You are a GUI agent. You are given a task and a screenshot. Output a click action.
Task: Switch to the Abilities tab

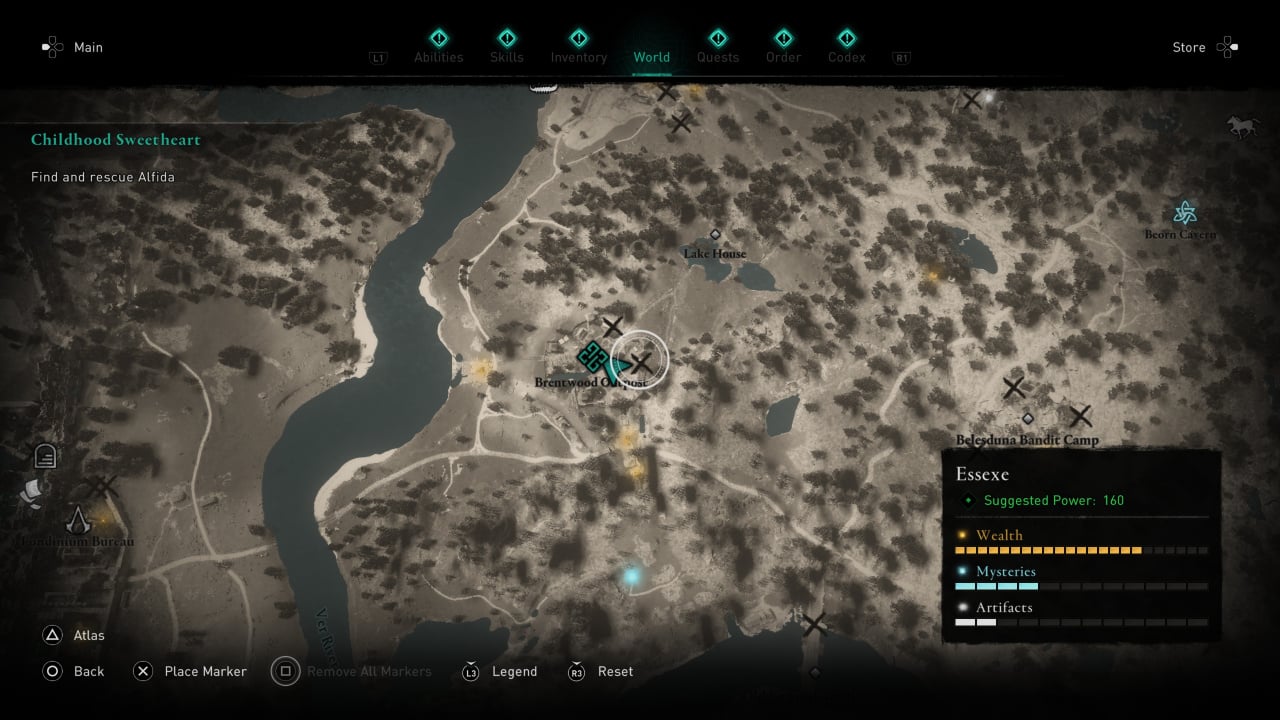(439, 47)
